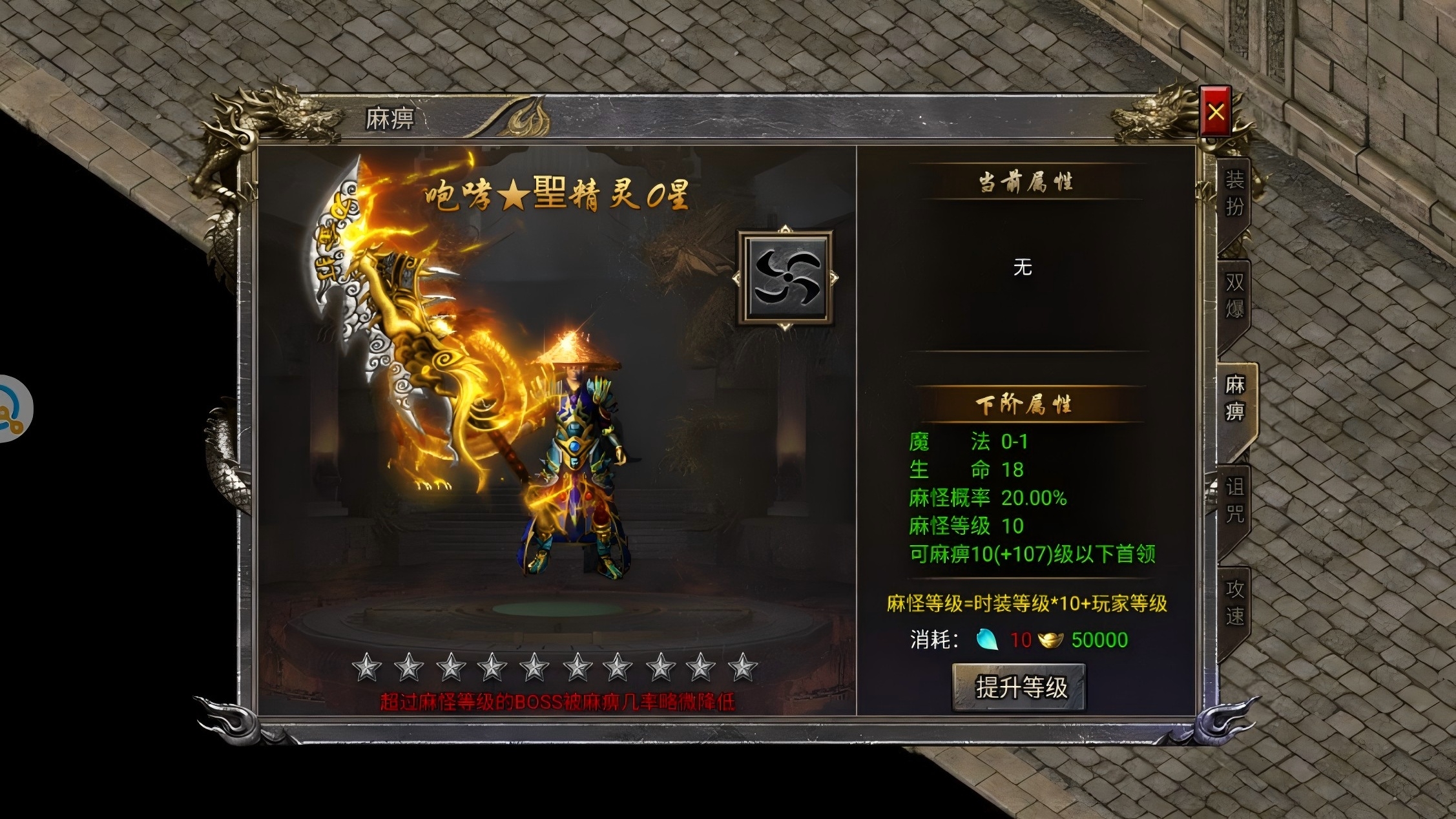This screenshot has width=1456, height=819.
Task: Show the 诅咒 tab
Action: click(1234, 500)
